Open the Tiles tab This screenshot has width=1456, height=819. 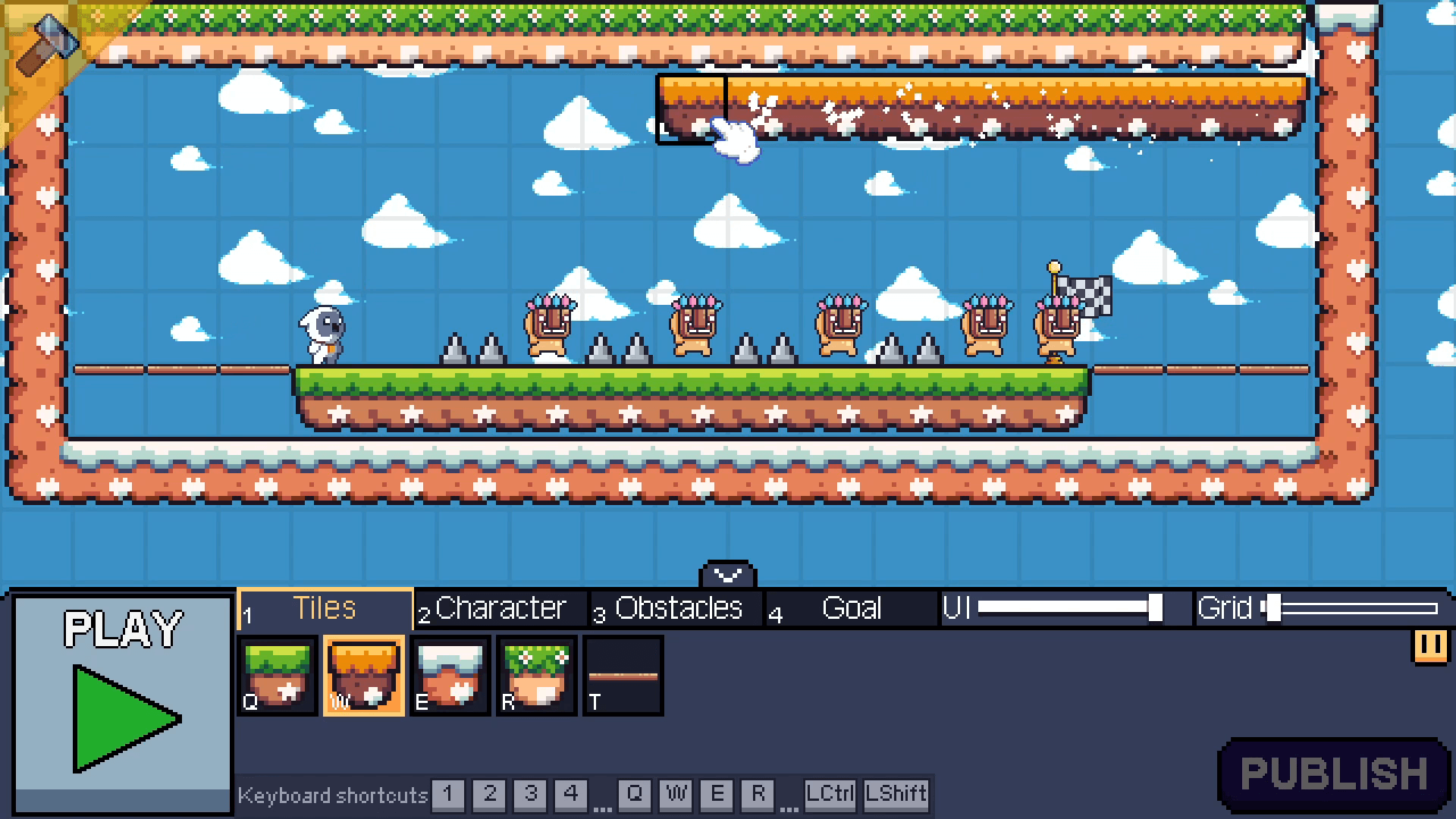pos(325,607)
